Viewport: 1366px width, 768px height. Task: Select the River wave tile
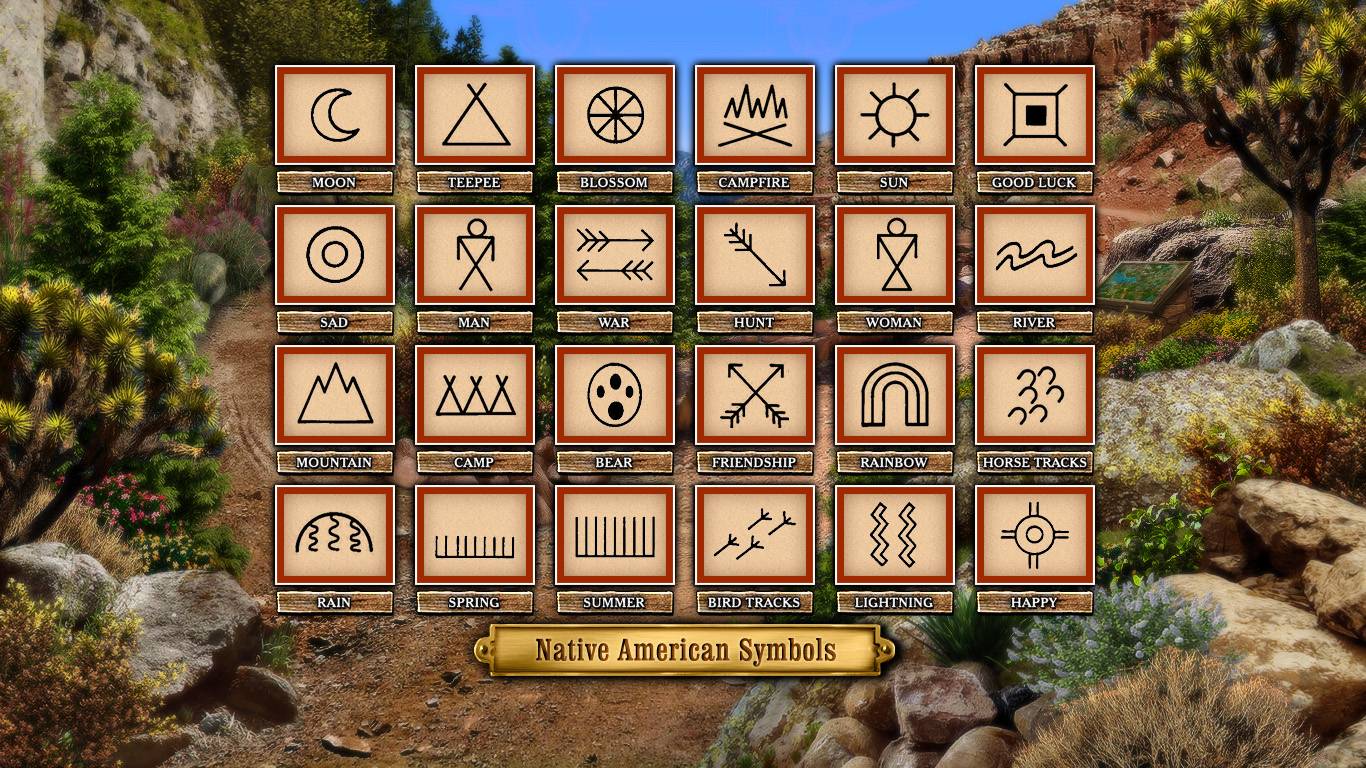(x=1035, y=255)
